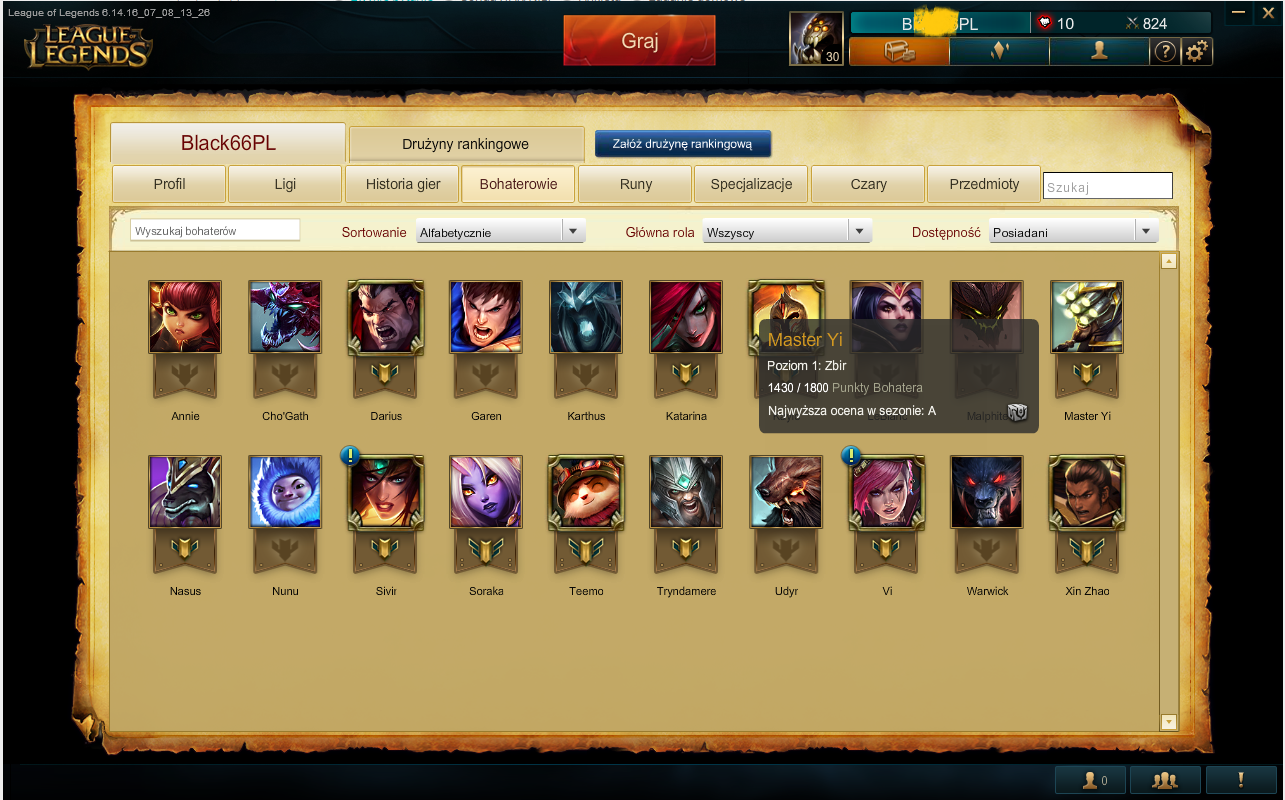Open the Drużyny rankingowe tab
The image size is (1285, 800).
[x=466, y=144]
